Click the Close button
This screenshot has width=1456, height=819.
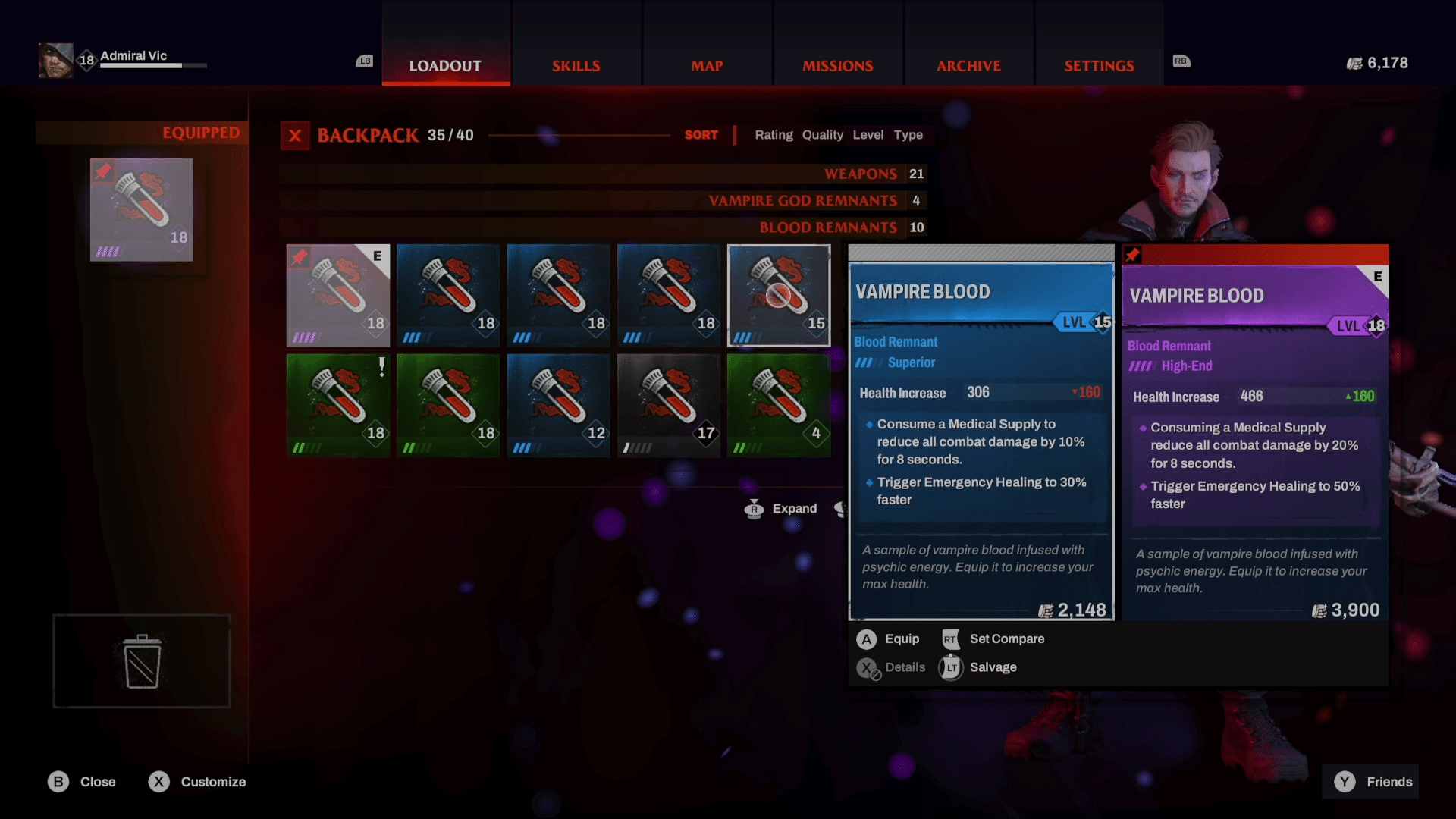coord(82,781)
